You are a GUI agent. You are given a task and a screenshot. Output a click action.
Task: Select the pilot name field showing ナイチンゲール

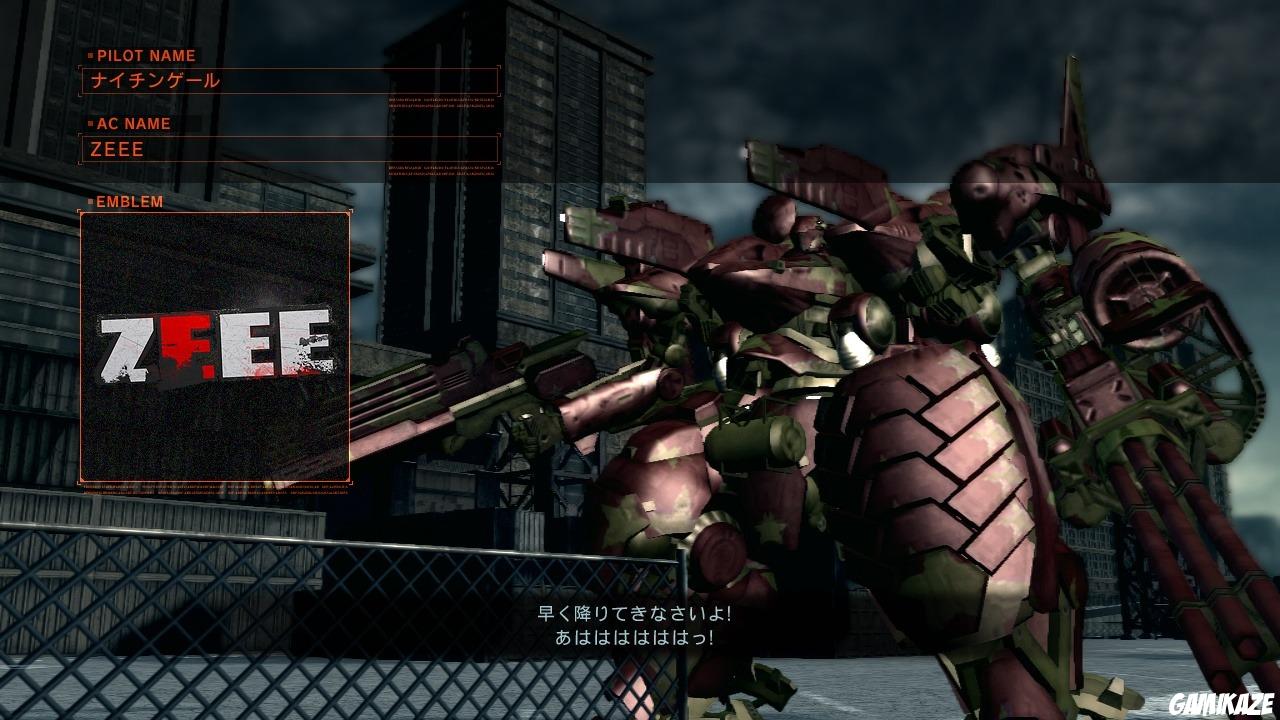[290, 78]
